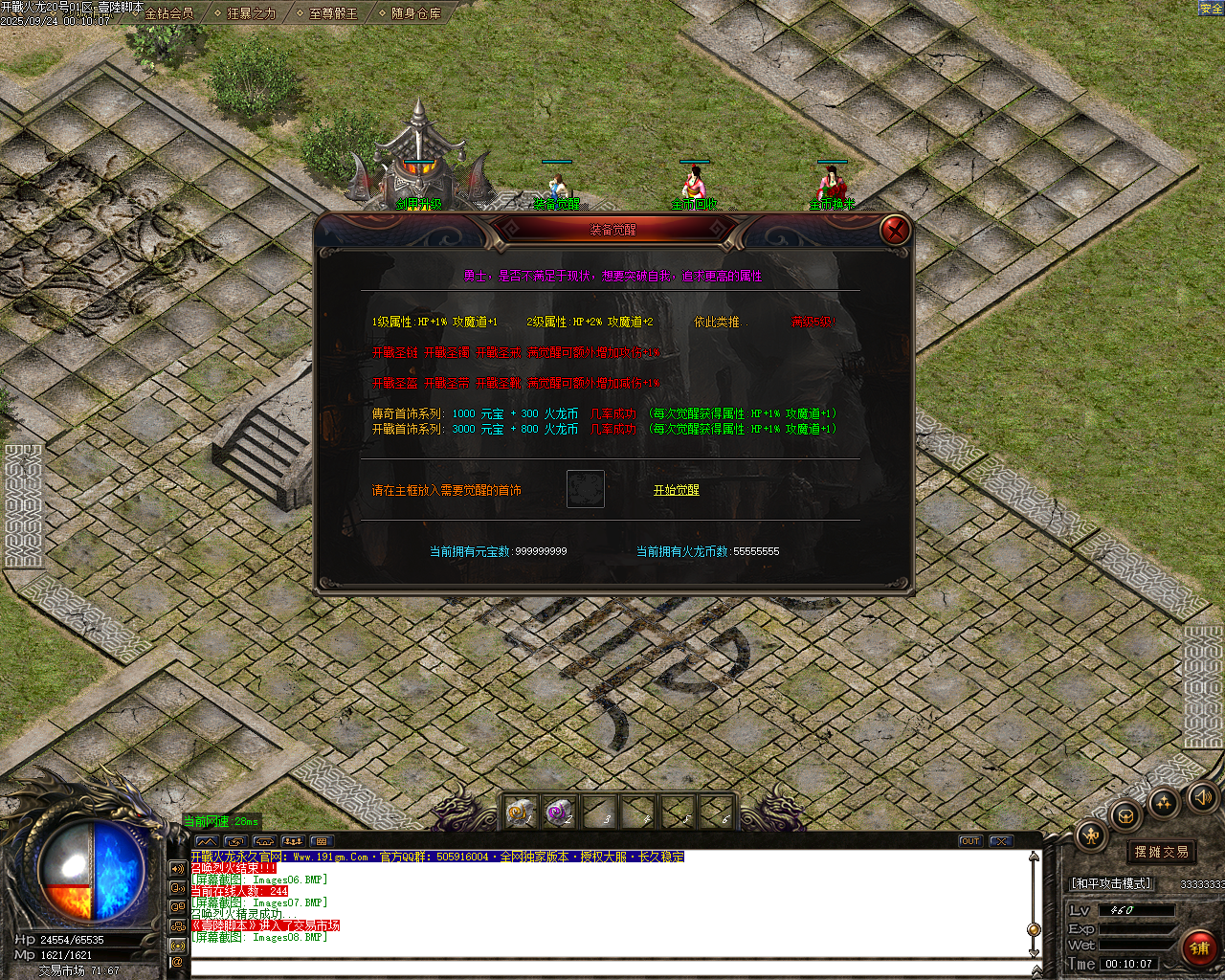Mute game audio with the speaker icon
The height and width of the screenshot is (980, 1225).
pyautogui.click(x=1204, y=796)
